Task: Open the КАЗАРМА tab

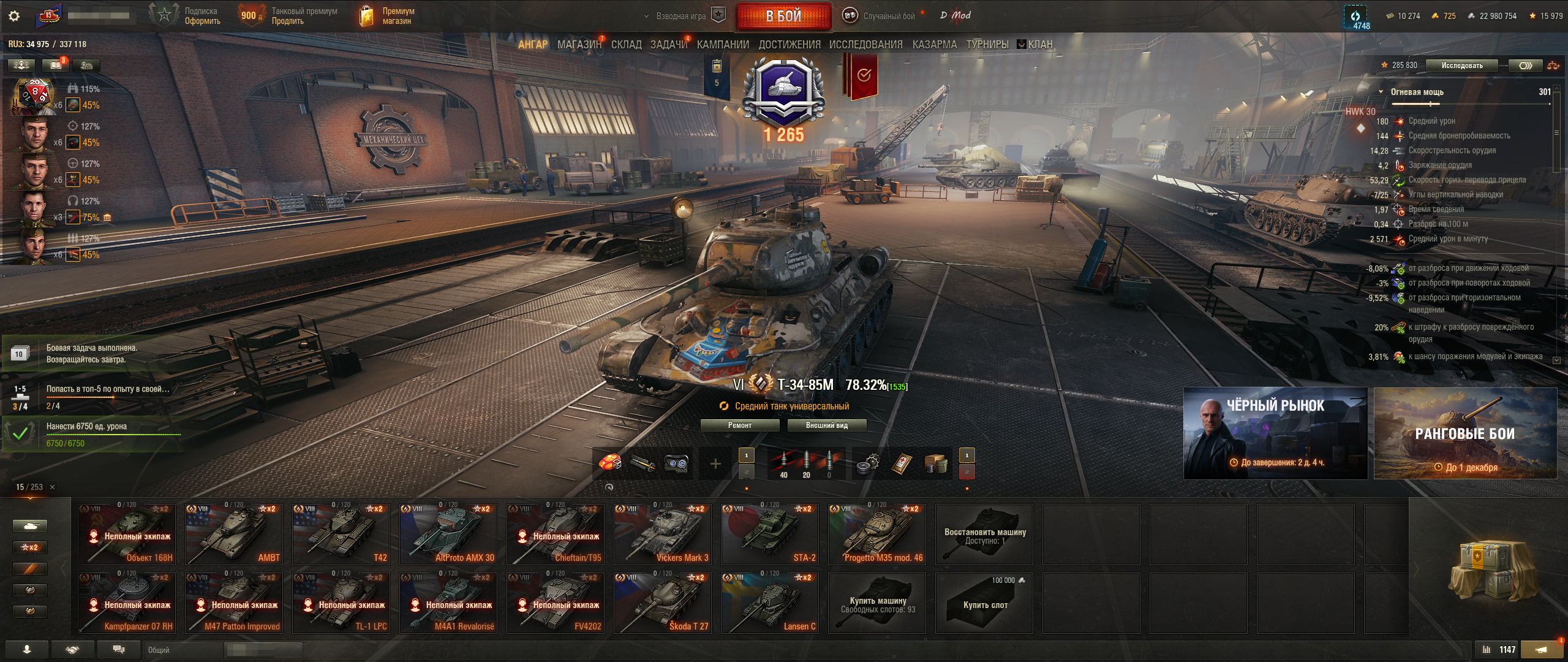Action: [934, 44]
